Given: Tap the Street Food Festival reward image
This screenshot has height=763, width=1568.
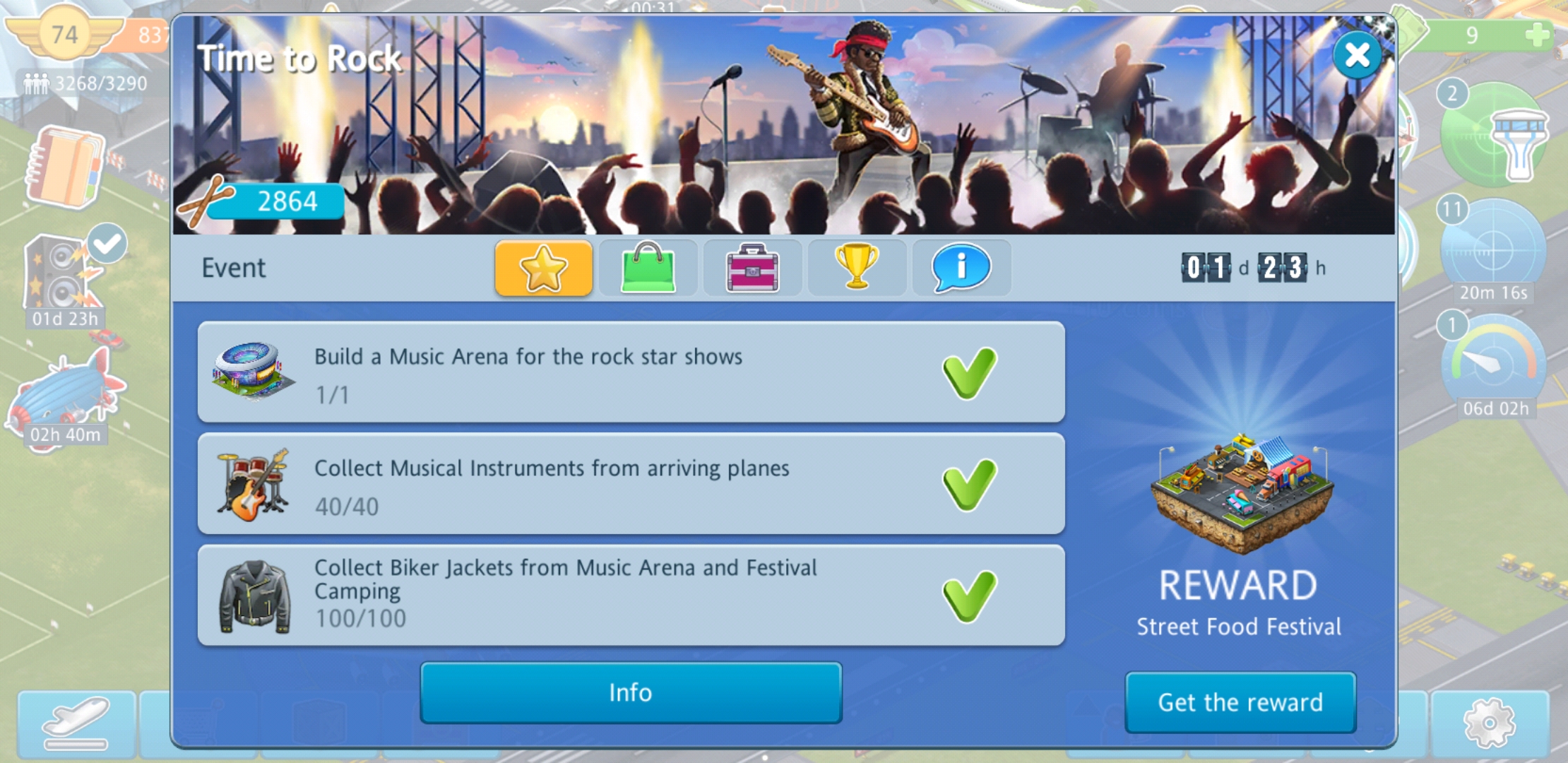Looking at the screenshot, I should (x=1240, y=495).
